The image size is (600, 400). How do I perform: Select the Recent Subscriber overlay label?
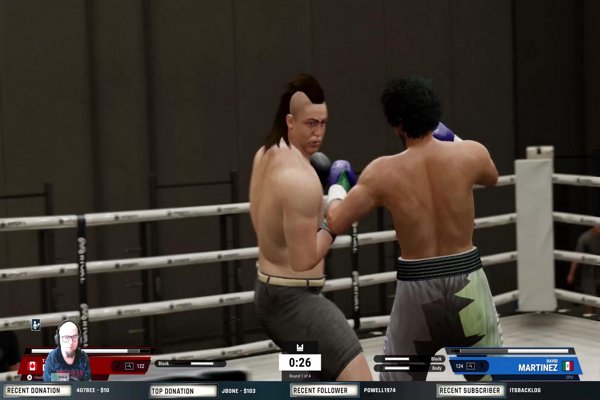tap(470, 390)
